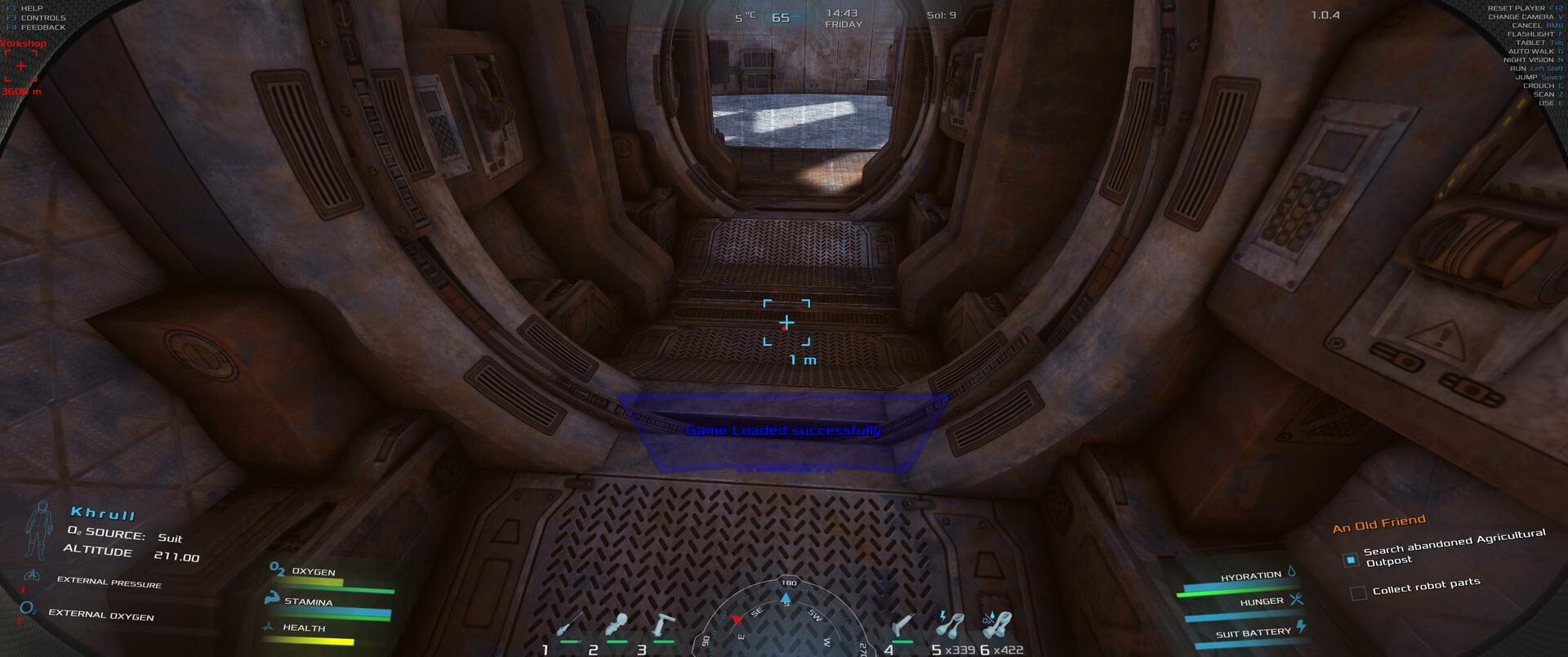Screen dimensions: 1568x657
Task: Select the tool in hotbar slot 1
Action: [x=569, y=626]
